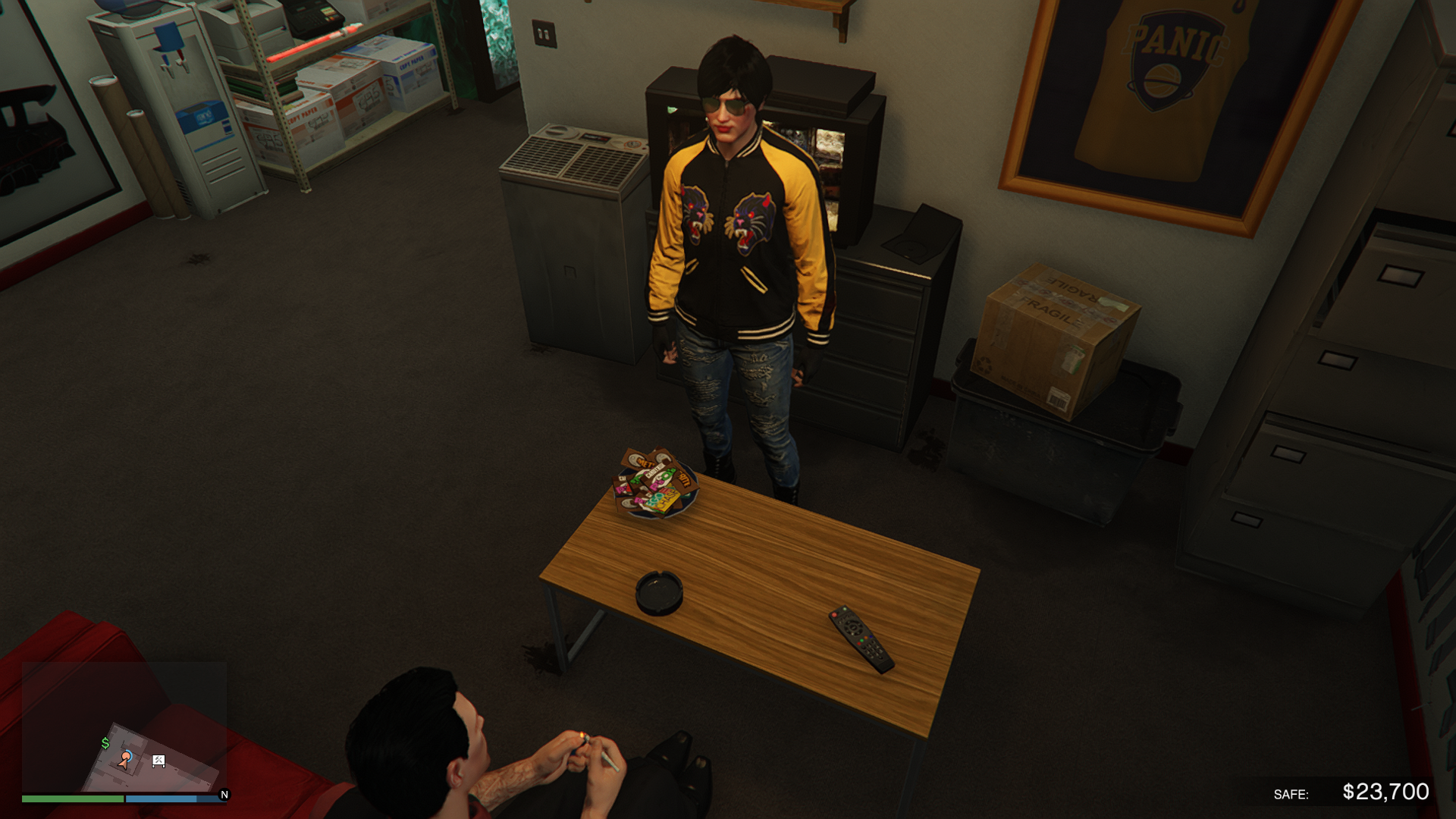The image size is (1456, 819).
Task: Select the white planning board marker on the minimap
Action: pos(158,761)
